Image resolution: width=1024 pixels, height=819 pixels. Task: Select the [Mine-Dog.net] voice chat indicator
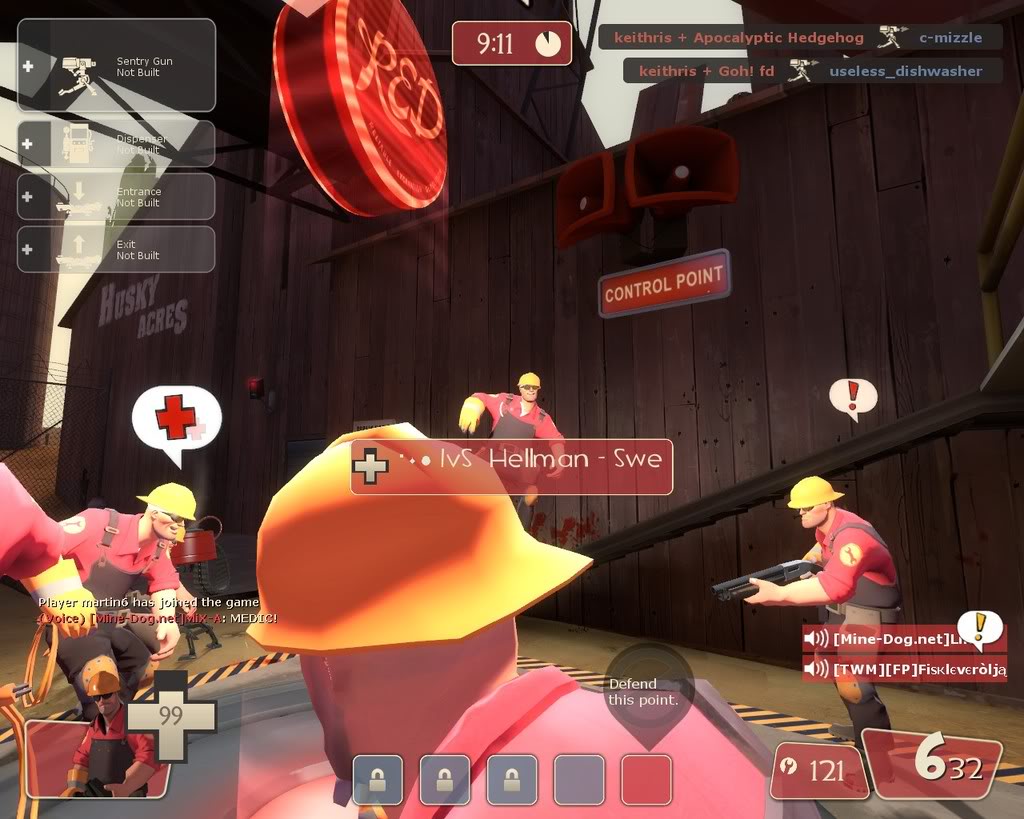(903, 639)
